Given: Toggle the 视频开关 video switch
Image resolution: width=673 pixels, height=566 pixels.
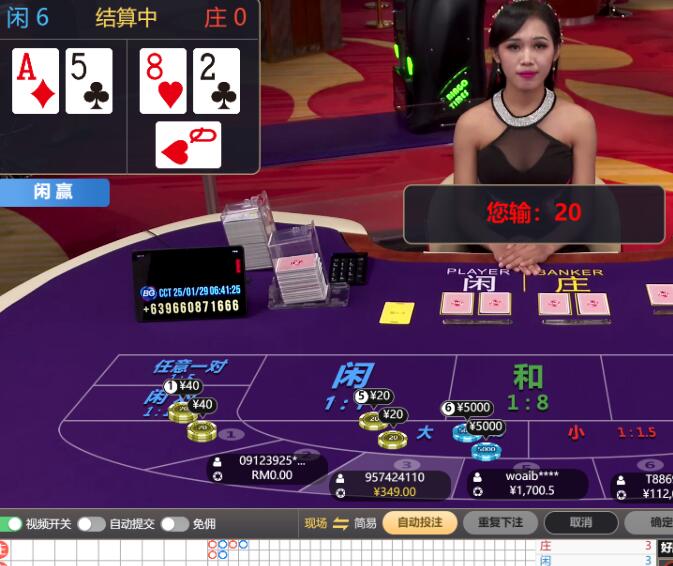Looking at the screenshot, I should (12, 523).
